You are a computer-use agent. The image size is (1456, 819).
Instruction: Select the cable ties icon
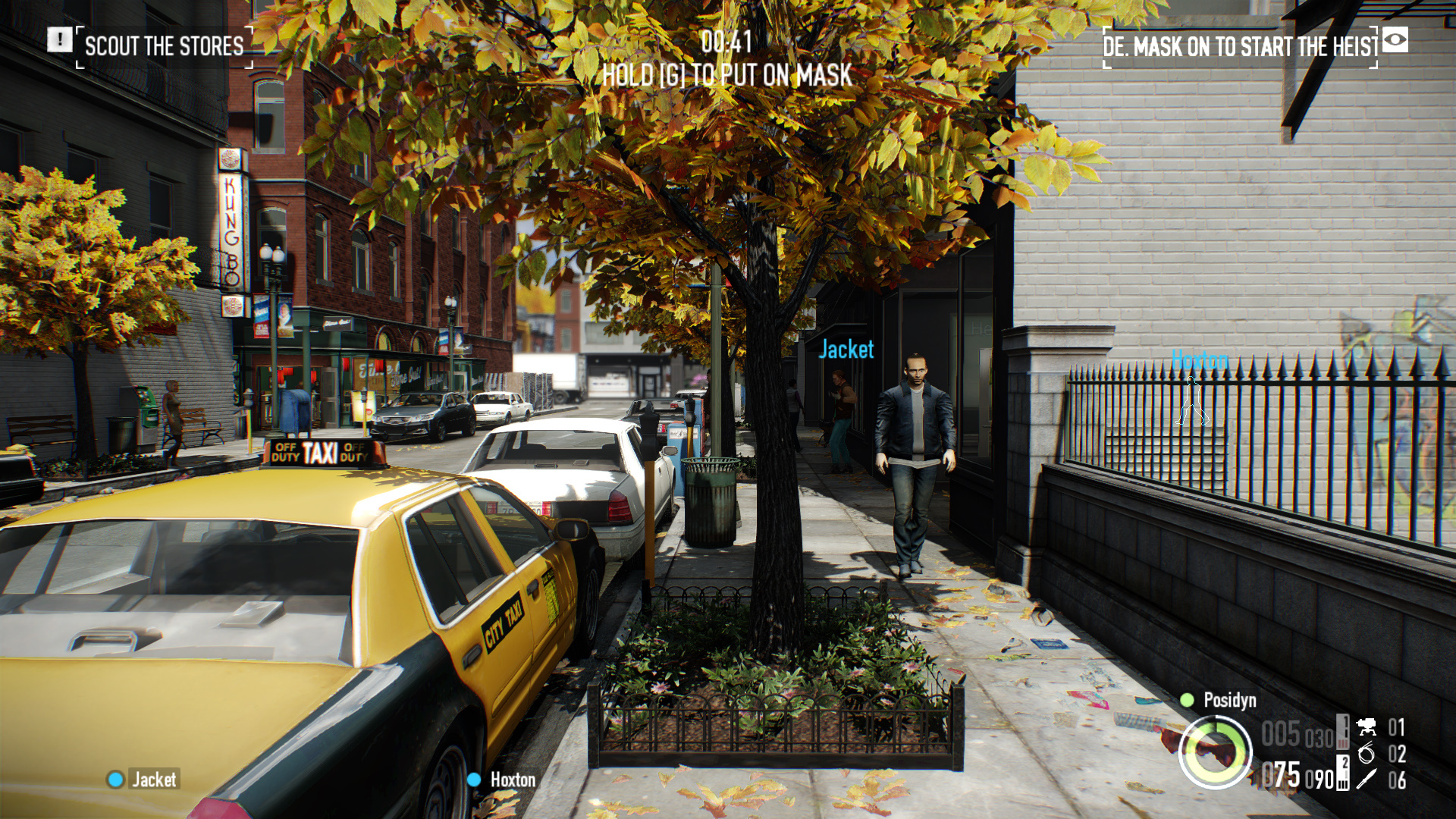1367,753
